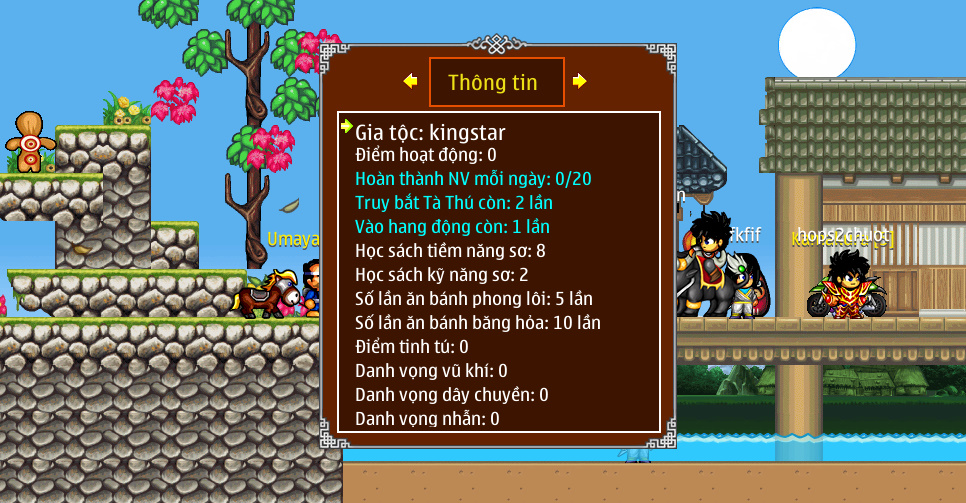
Task: Choose the Danh vọng vũ khí row
Action: coord(431,371)
